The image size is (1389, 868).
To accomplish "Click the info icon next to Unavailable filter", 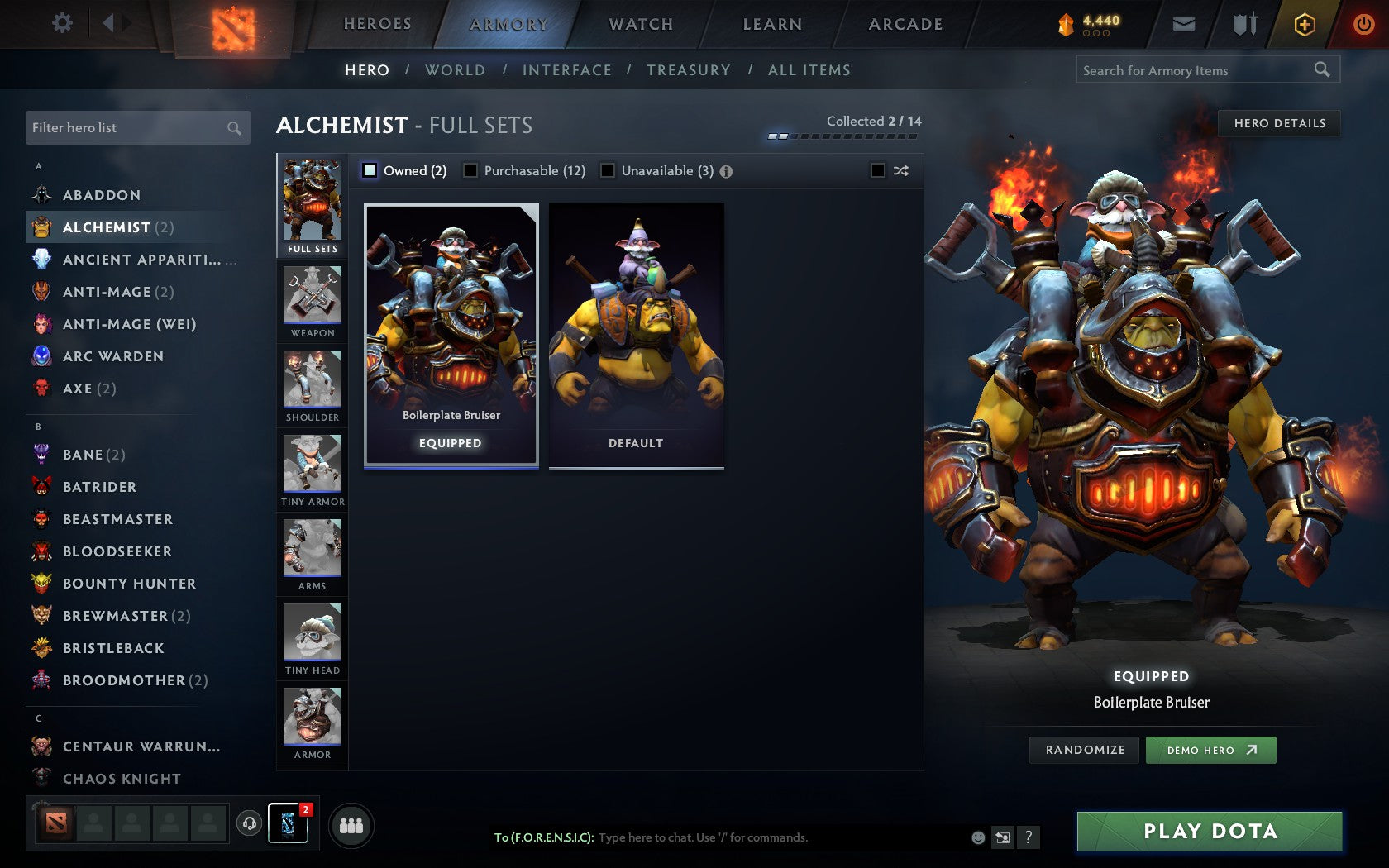I will (x=726, y=171).
